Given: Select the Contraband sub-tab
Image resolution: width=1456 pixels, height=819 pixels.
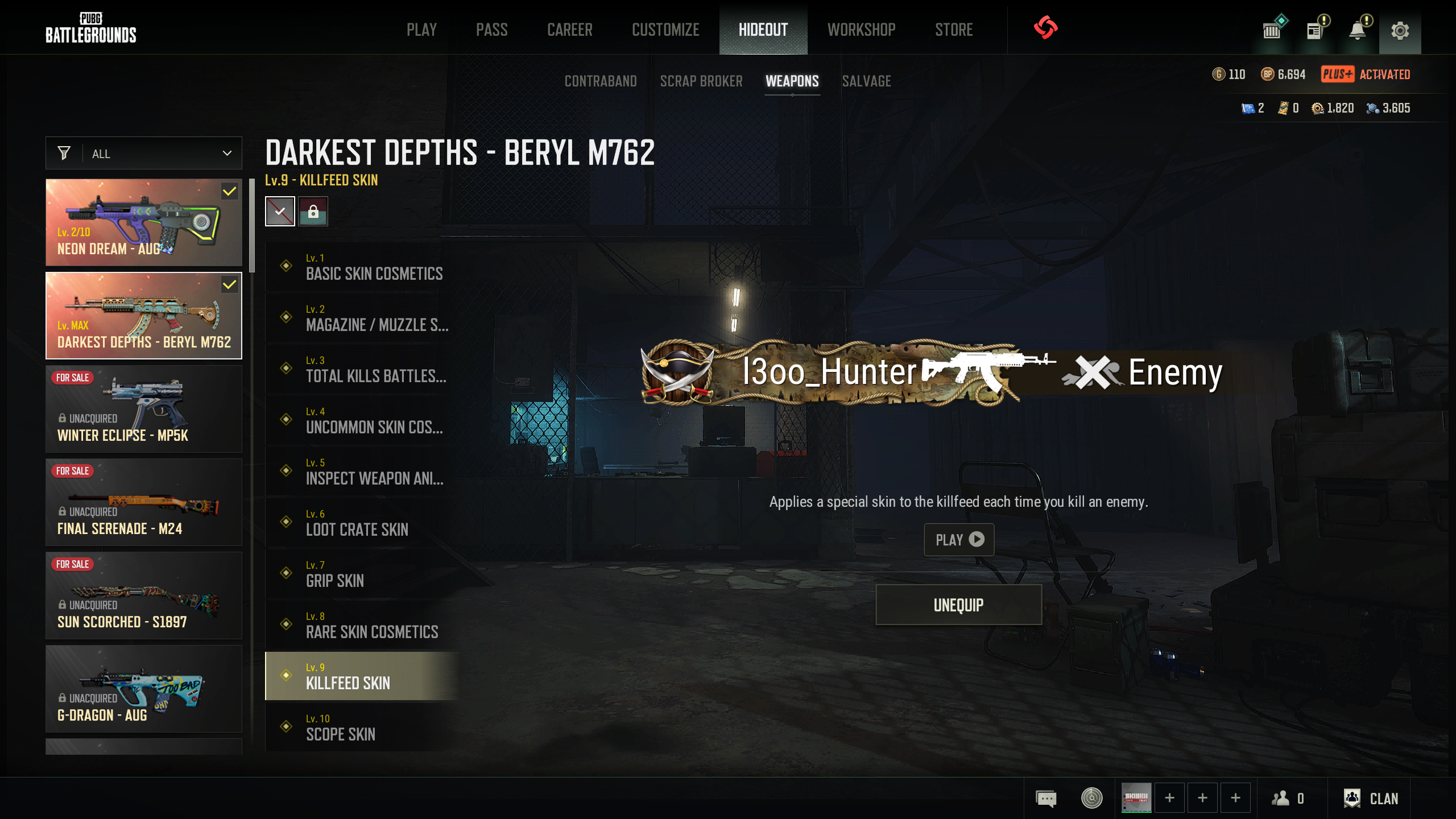Looking at the screenshot, I should click(601, 81).
